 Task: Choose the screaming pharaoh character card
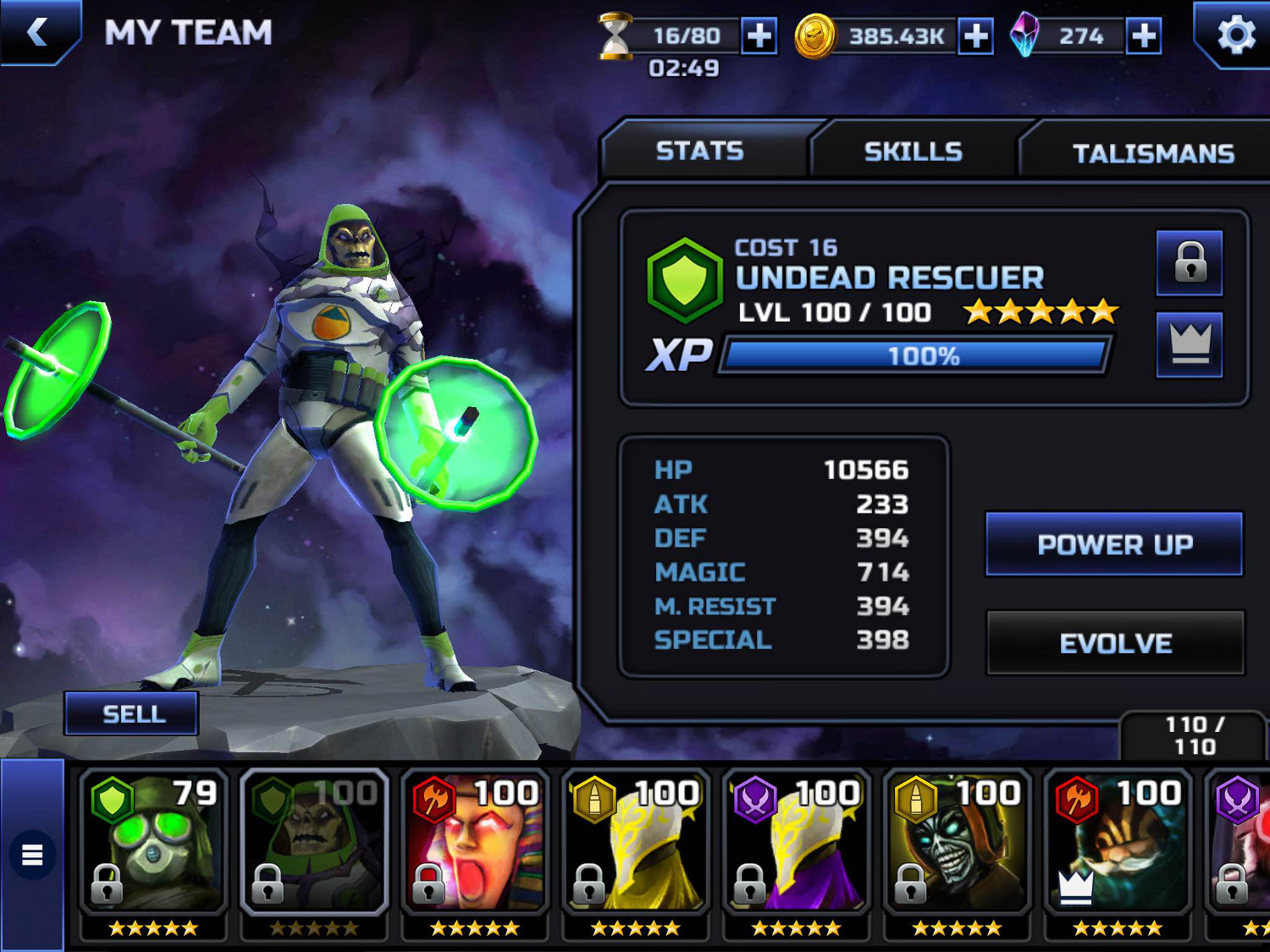coord(474,842)
